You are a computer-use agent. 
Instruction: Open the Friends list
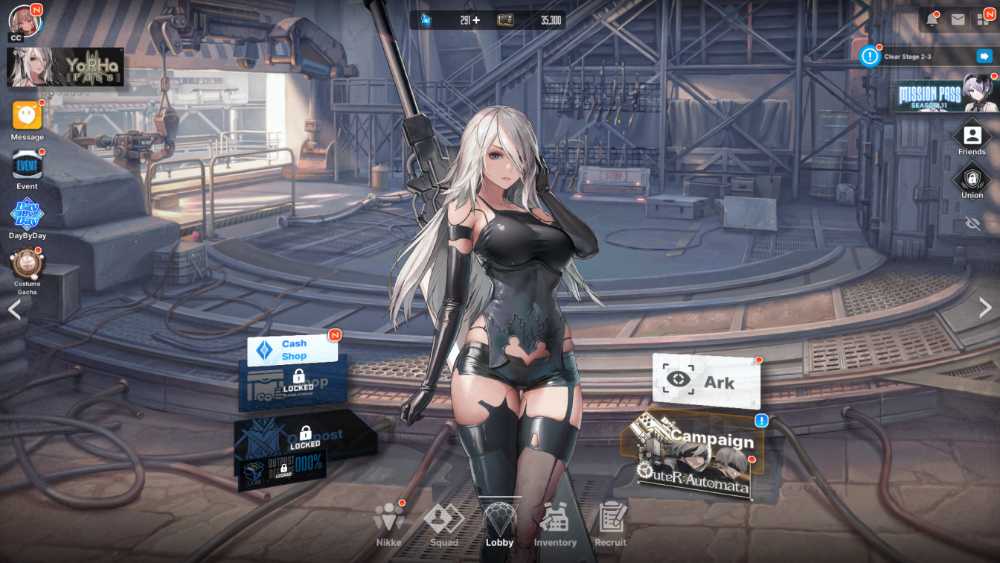click(971, 136)
